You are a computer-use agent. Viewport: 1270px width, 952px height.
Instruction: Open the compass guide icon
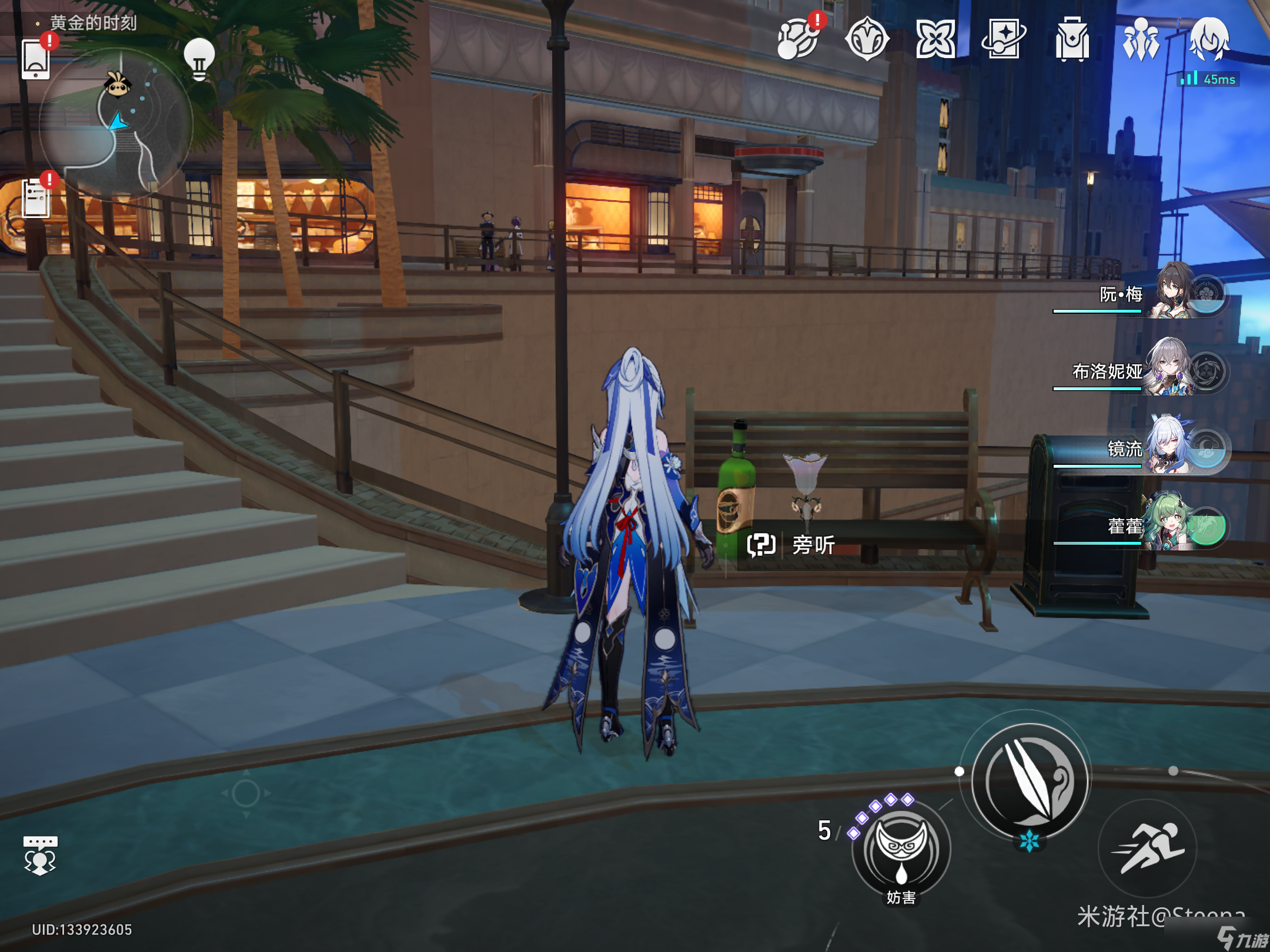tap(867, 39)
